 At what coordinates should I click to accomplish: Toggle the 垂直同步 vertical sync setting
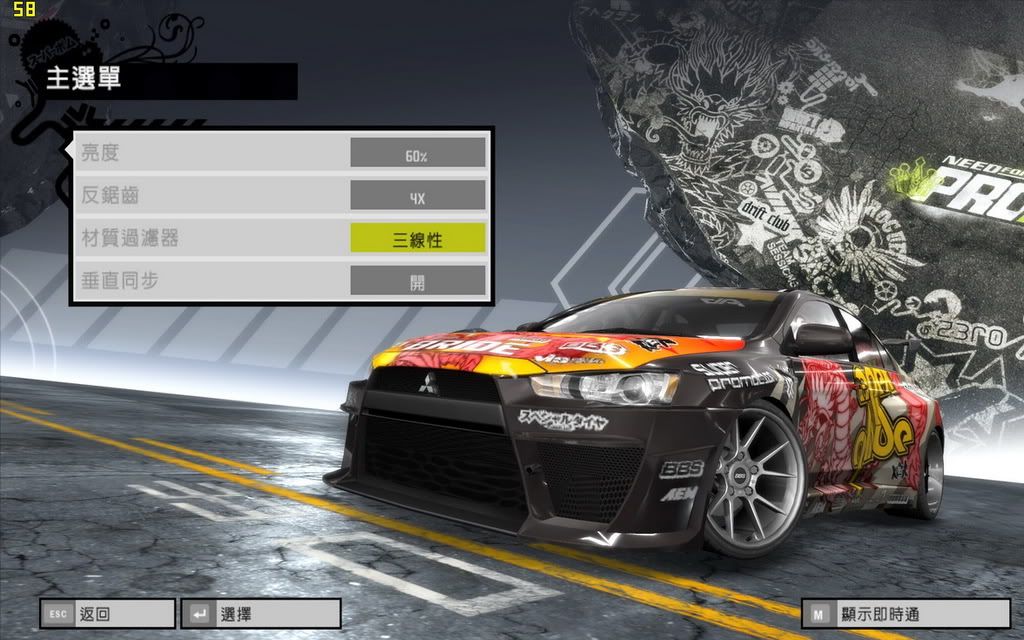(x=417, y=281)
